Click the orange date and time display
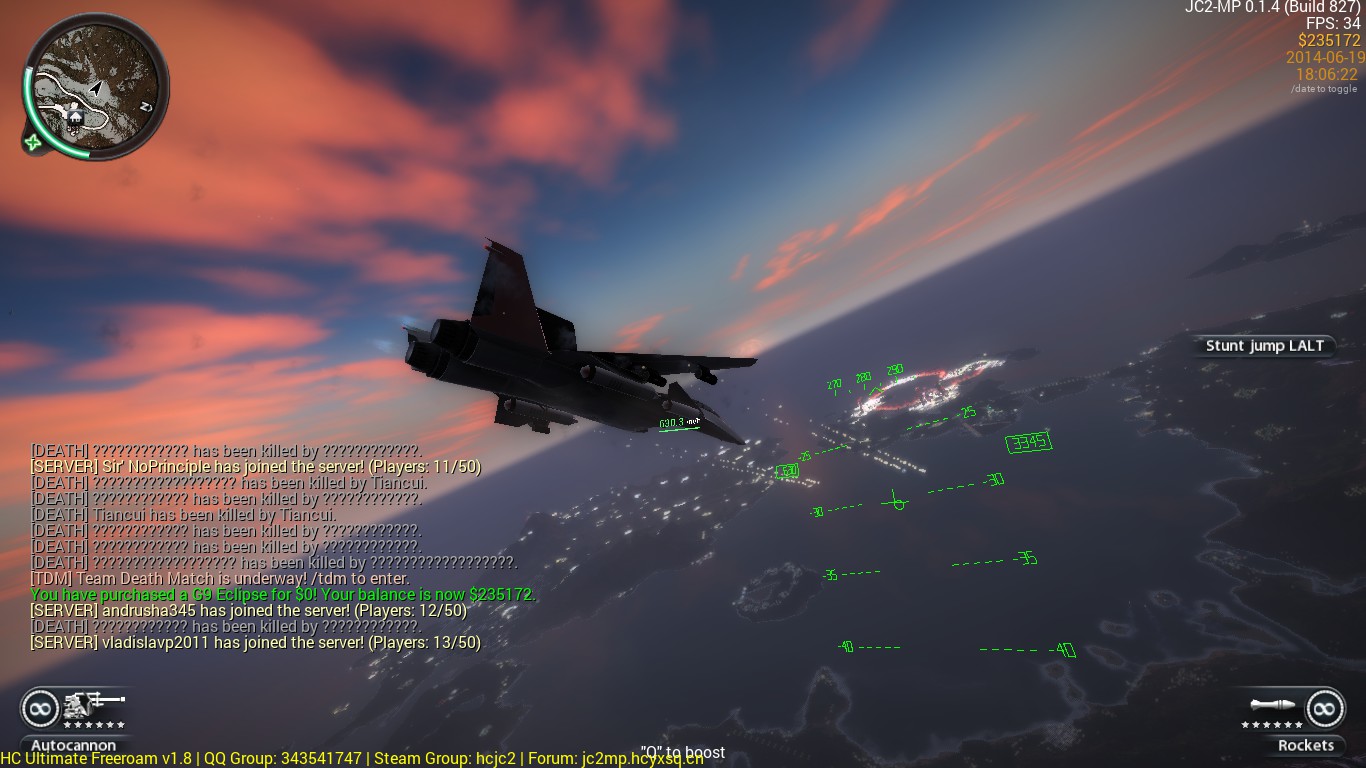The height and width of the screenshot is (768, 1366). point(1321,66)
